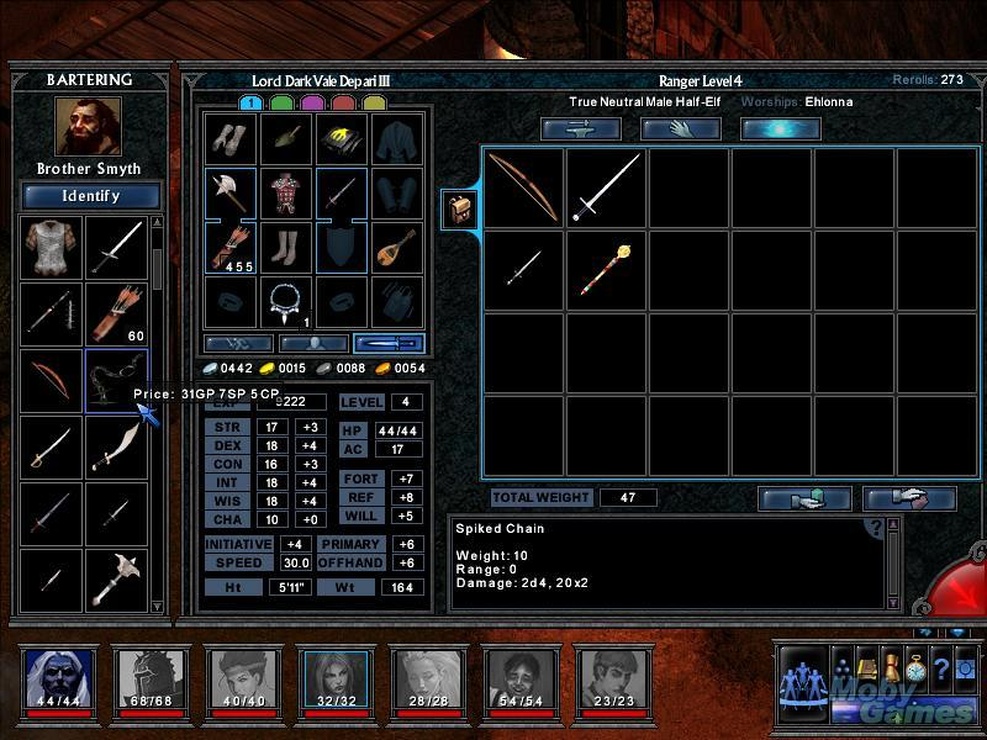
Task: Select the equipped necklace slot
Action: (286, 301)
